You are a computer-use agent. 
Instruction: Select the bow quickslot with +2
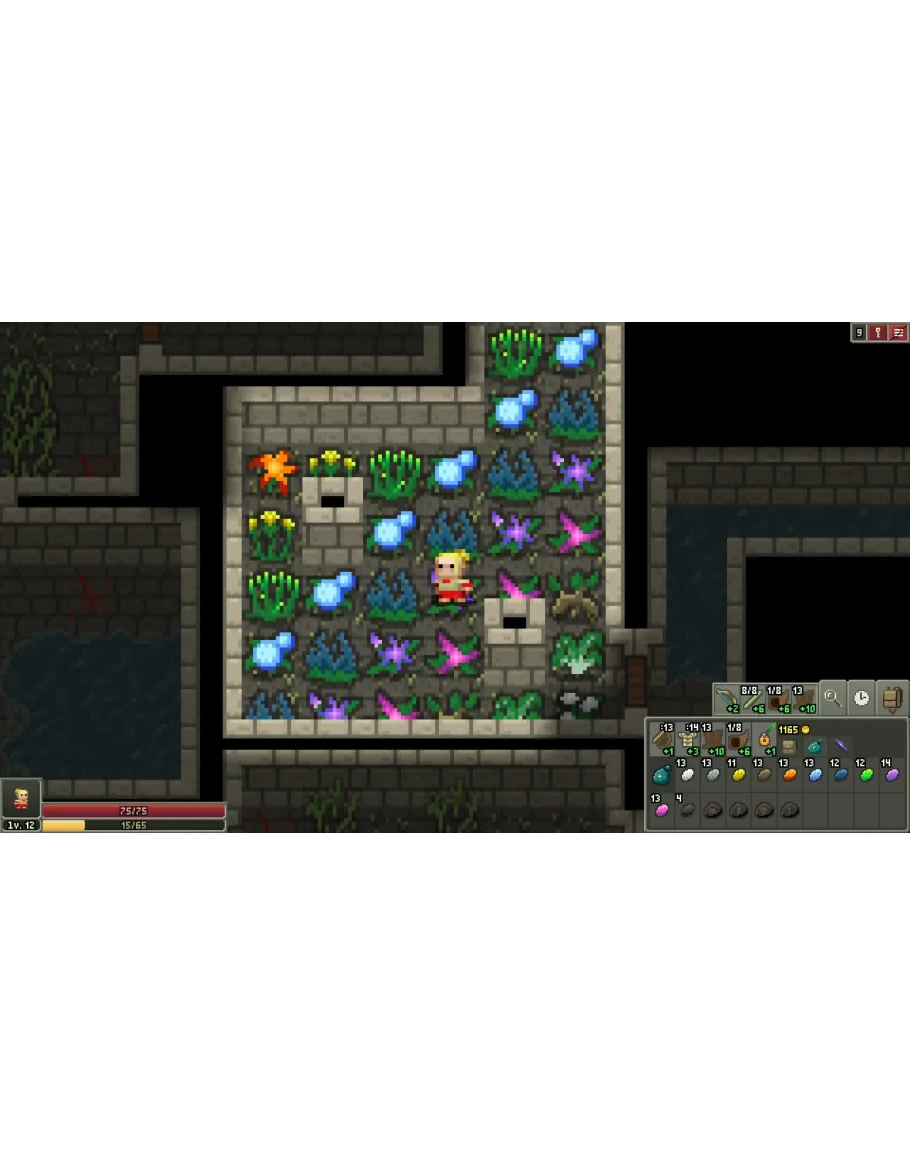[x=726, y=699]
